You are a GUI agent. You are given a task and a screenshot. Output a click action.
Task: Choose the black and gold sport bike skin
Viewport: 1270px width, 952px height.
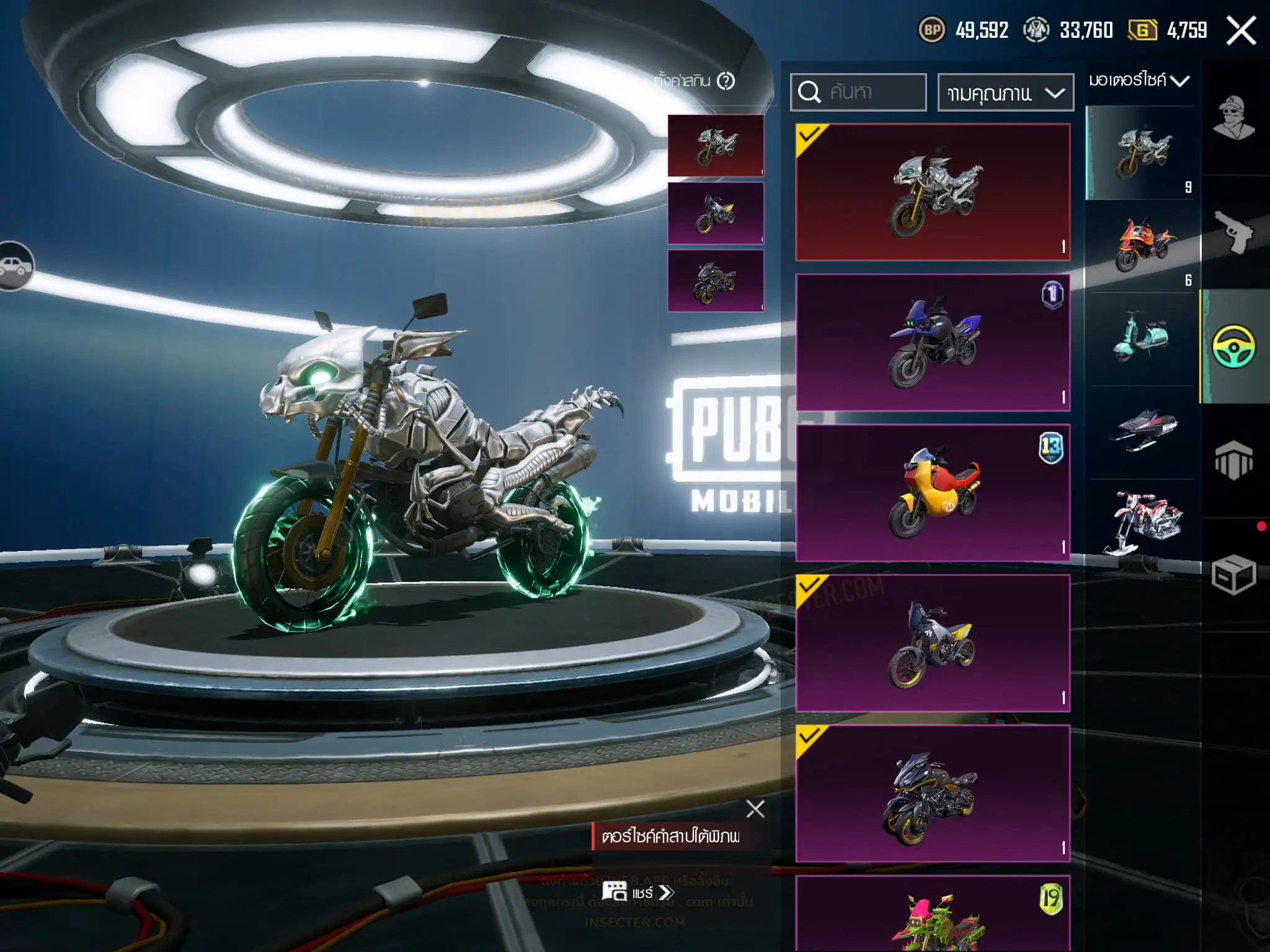click(x=933, y=793)
